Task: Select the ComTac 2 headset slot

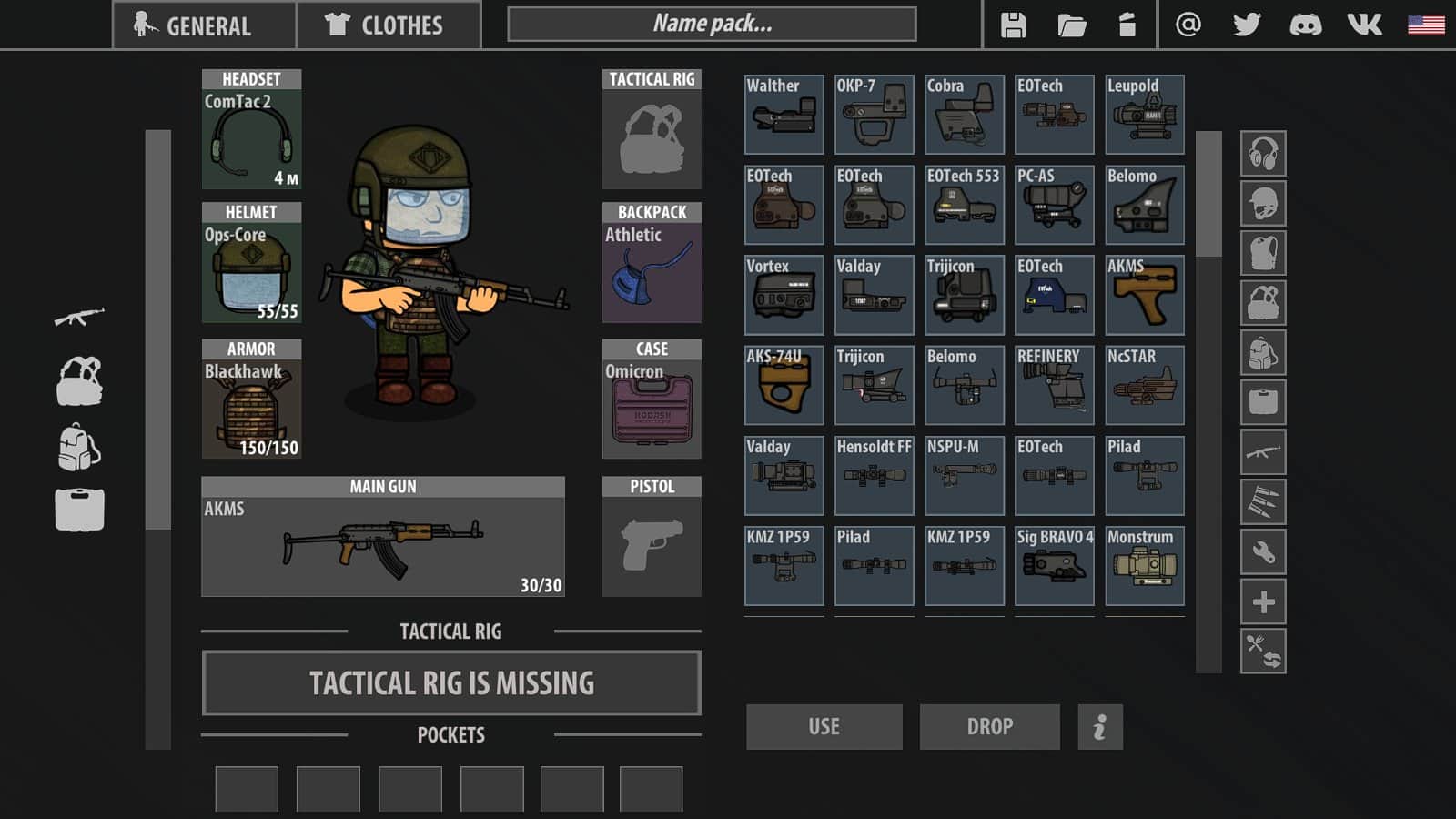Action: pos(251,130)
